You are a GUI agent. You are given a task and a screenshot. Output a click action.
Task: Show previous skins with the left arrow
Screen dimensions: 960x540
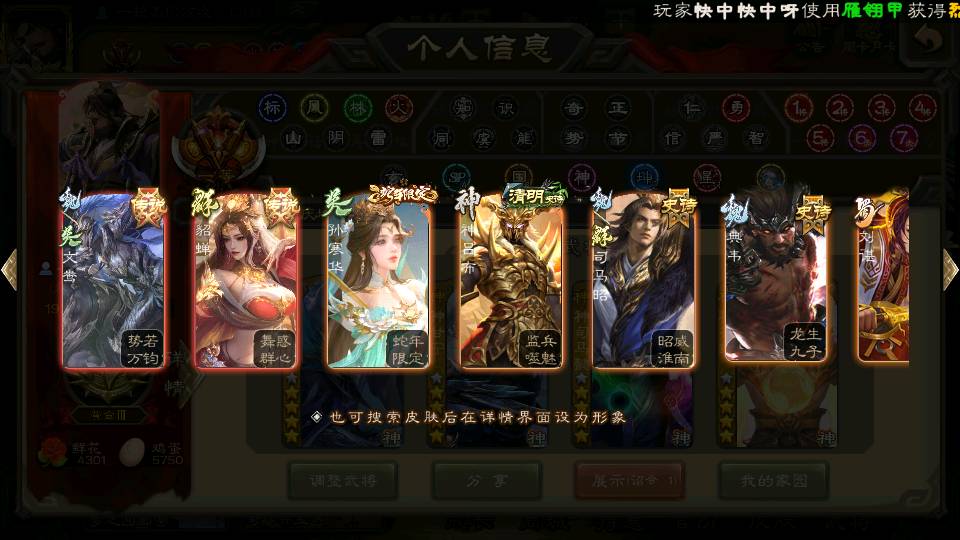(x=9, y=270)
